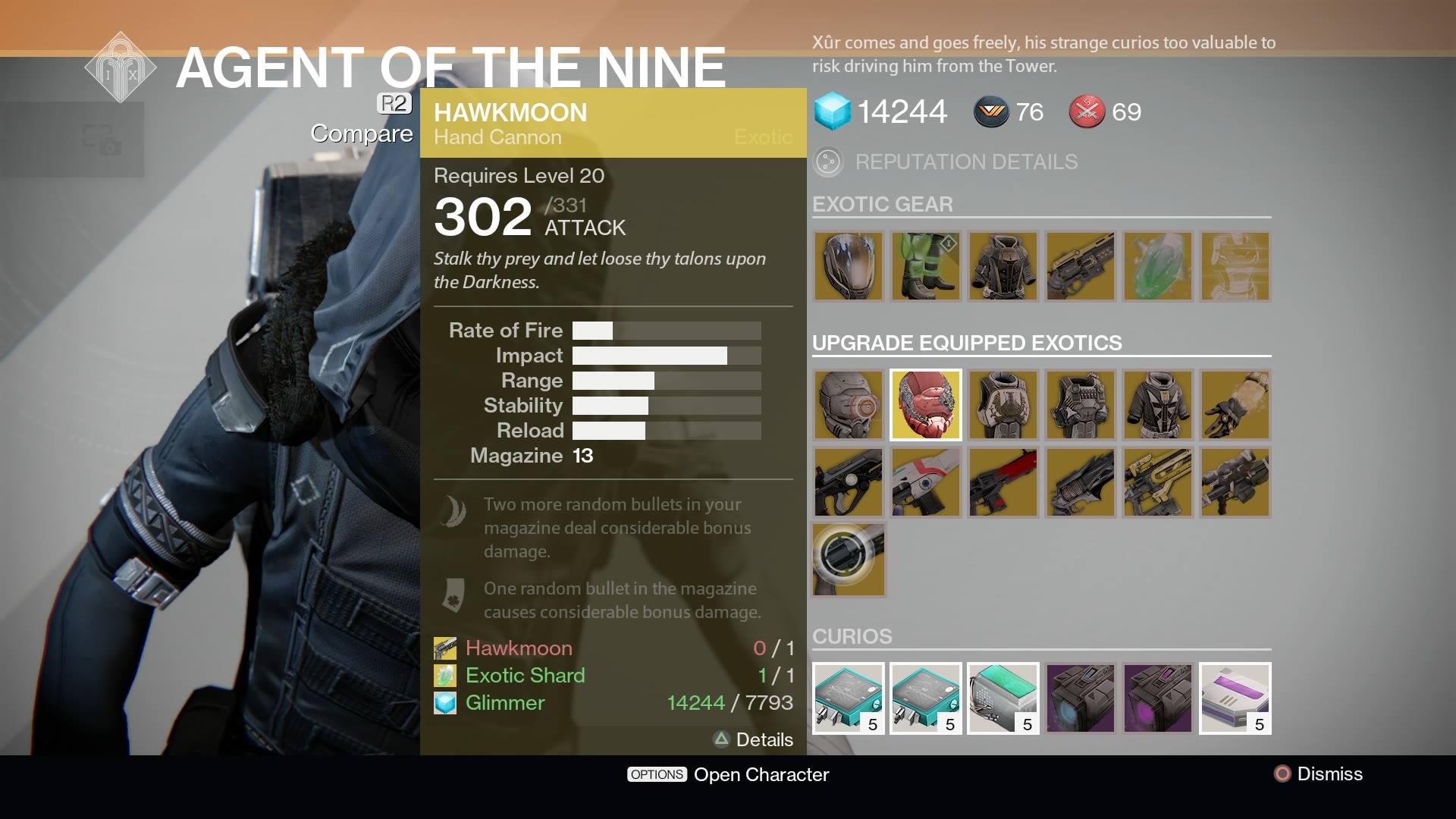This screenshot has height=819, width=1456.
Task: Select the first teal Heavy Ammo Synthesis curio
Action: pyautogui.click(x=848, y=698)
